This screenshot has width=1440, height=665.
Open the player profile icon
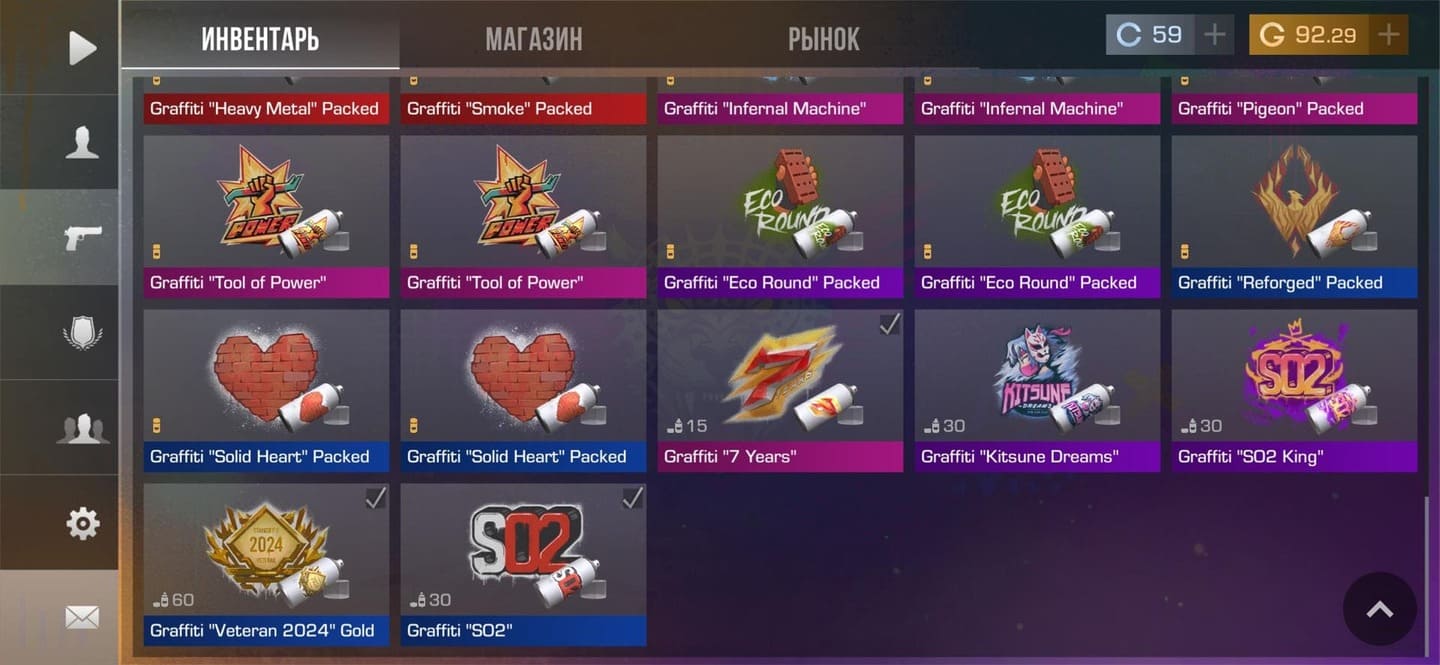pos(82,143)
